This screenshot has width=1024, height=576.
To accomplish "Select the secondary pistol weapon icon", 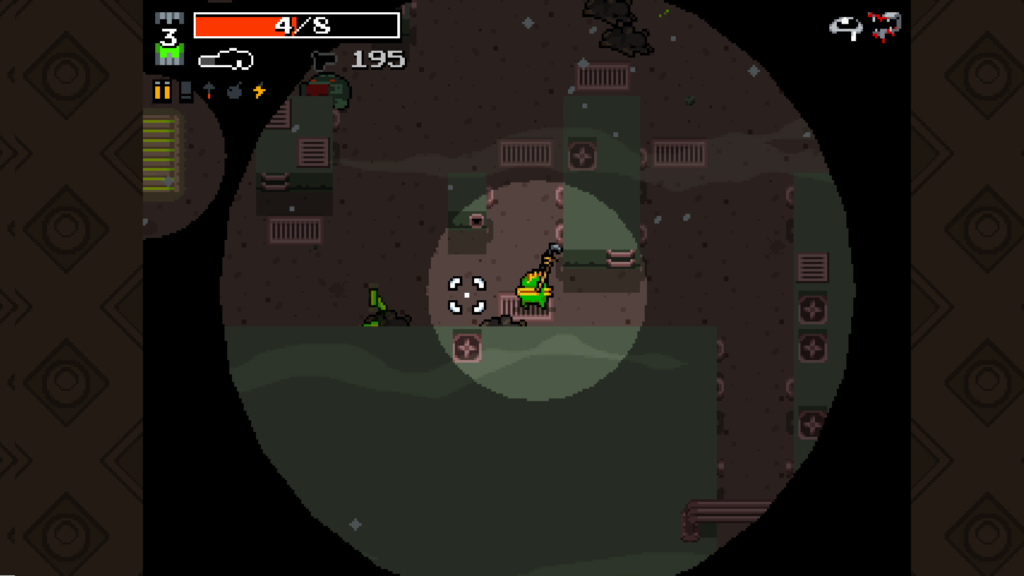I will 324,60.
